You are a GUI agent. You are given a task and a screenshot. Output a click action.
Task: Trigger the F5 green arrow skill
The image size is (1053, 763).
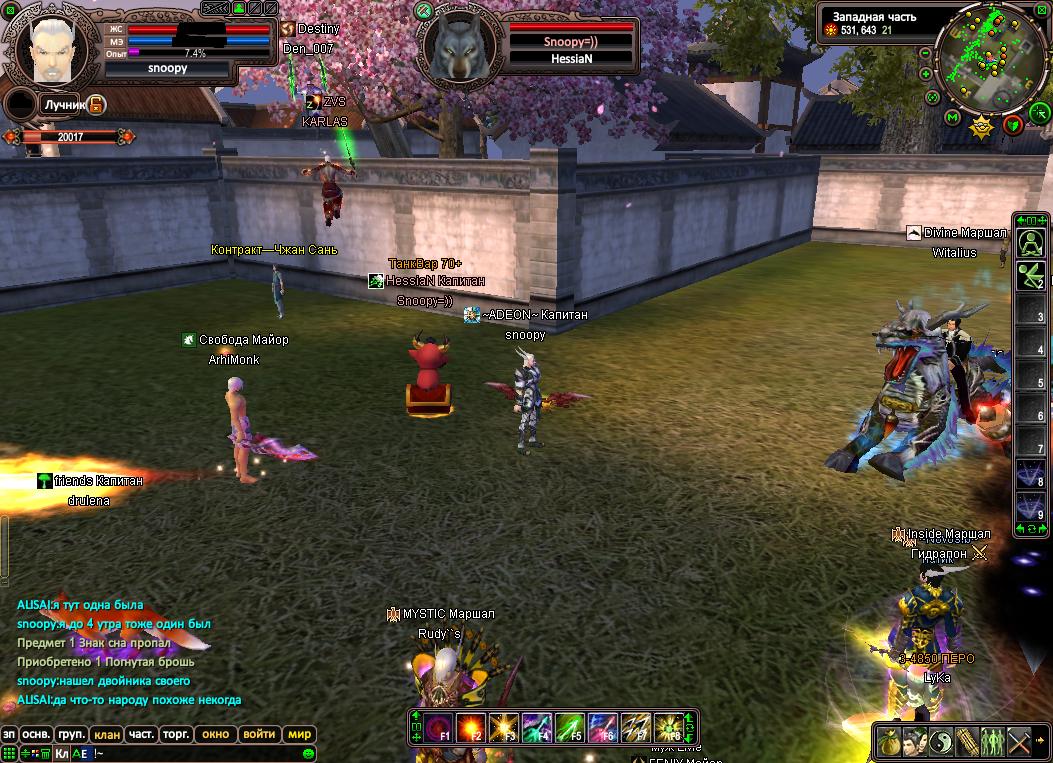coord(569,727)
